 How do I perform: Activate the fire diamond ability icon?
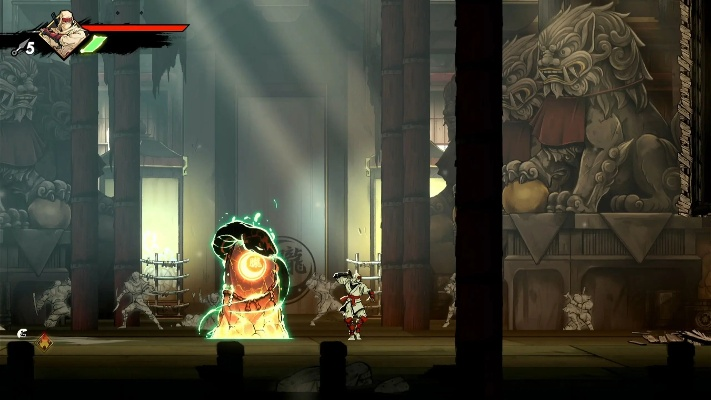pyautogui.click(x=44, y=342)
